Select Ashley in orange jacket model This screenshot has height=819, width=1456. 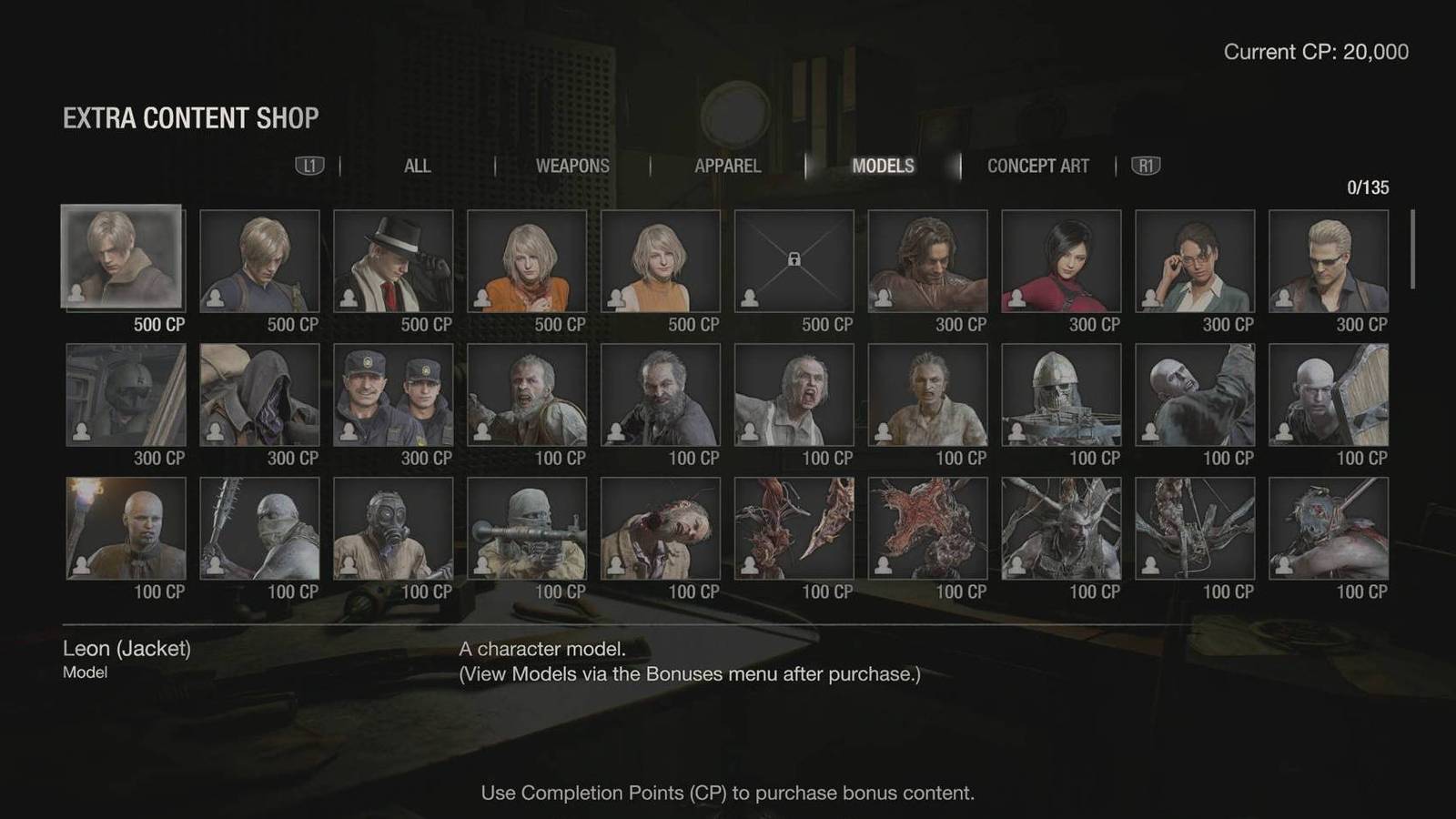(527, 261)
